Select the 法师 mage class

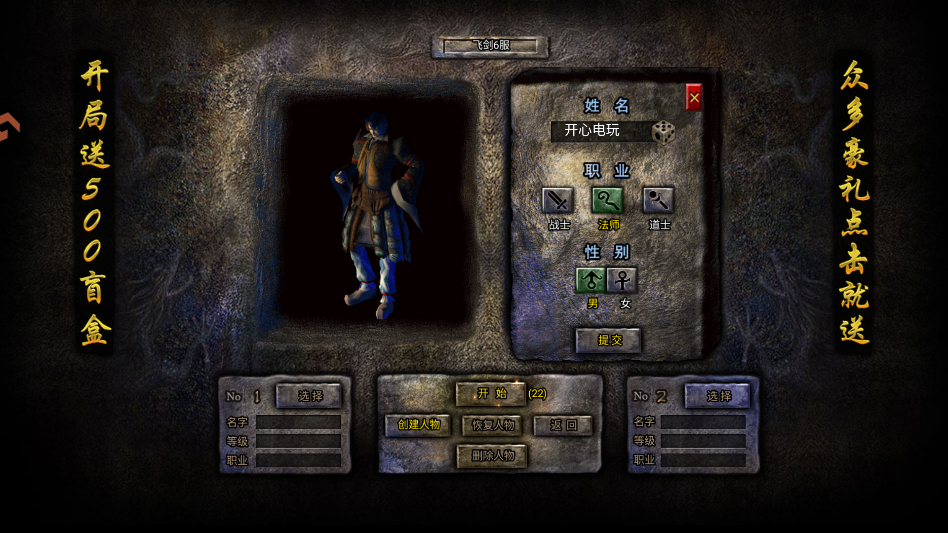pos(608,200)
